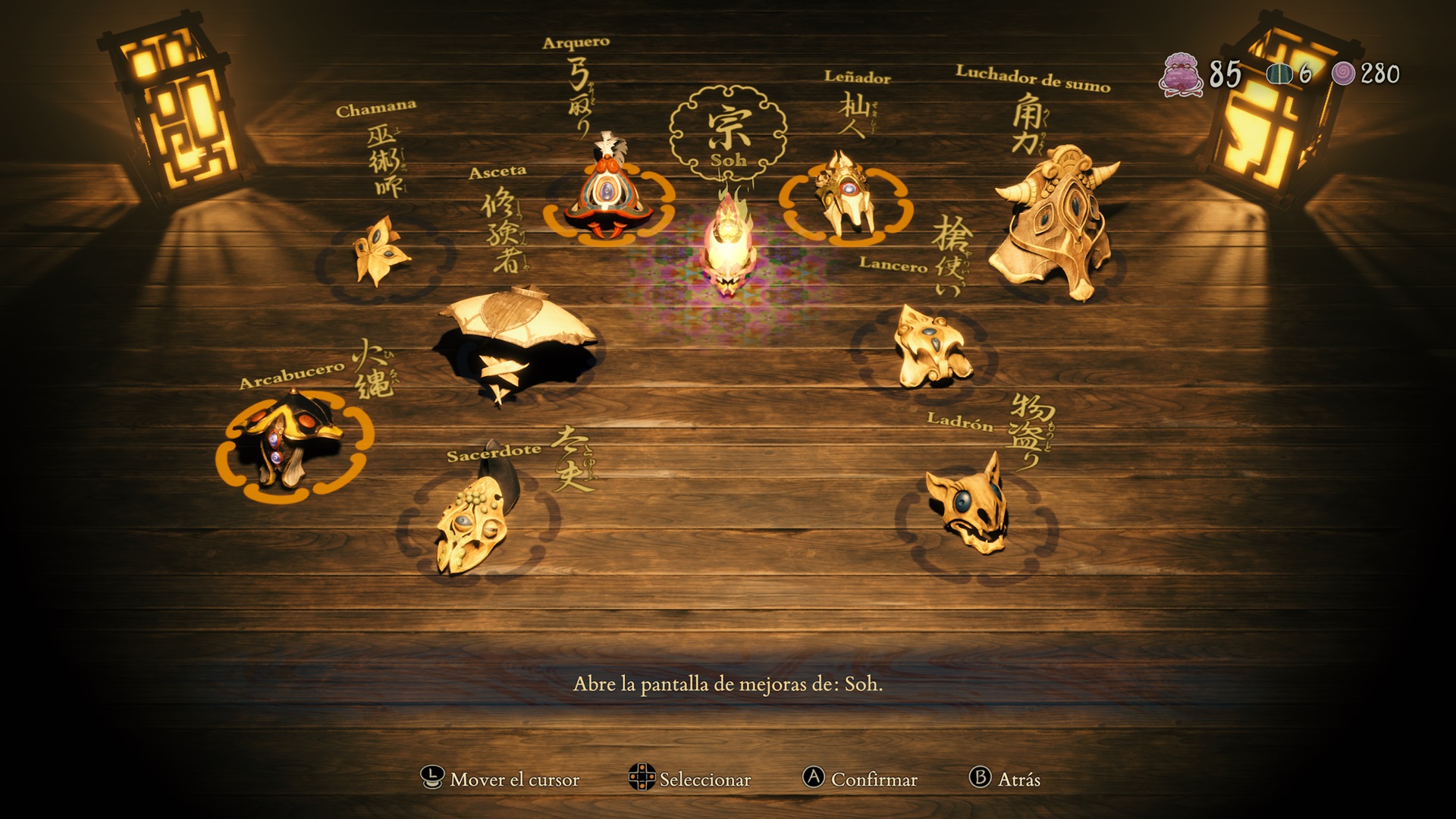Select the Chamana butterfly mask
The height and width of the screenshot is (819, 1456).
pos(380,252)
